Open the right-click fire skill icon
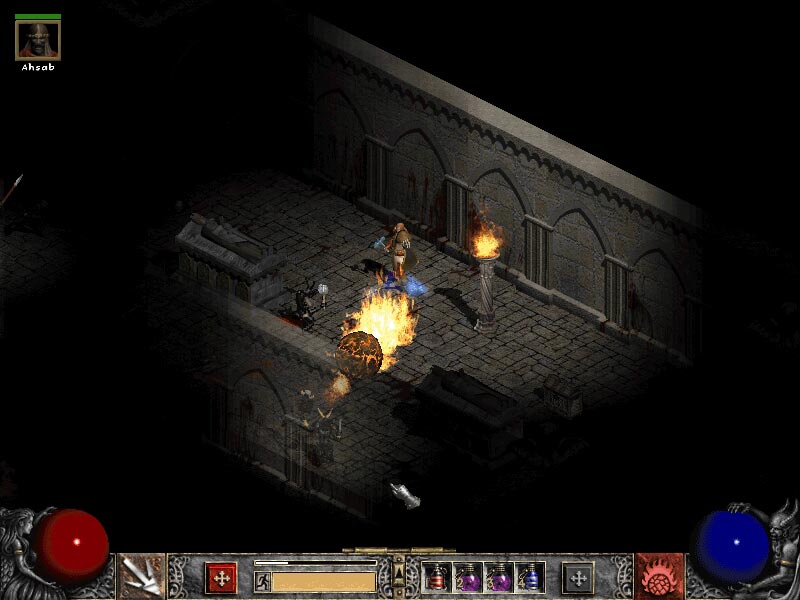800x600 pixels. point(658,576)
